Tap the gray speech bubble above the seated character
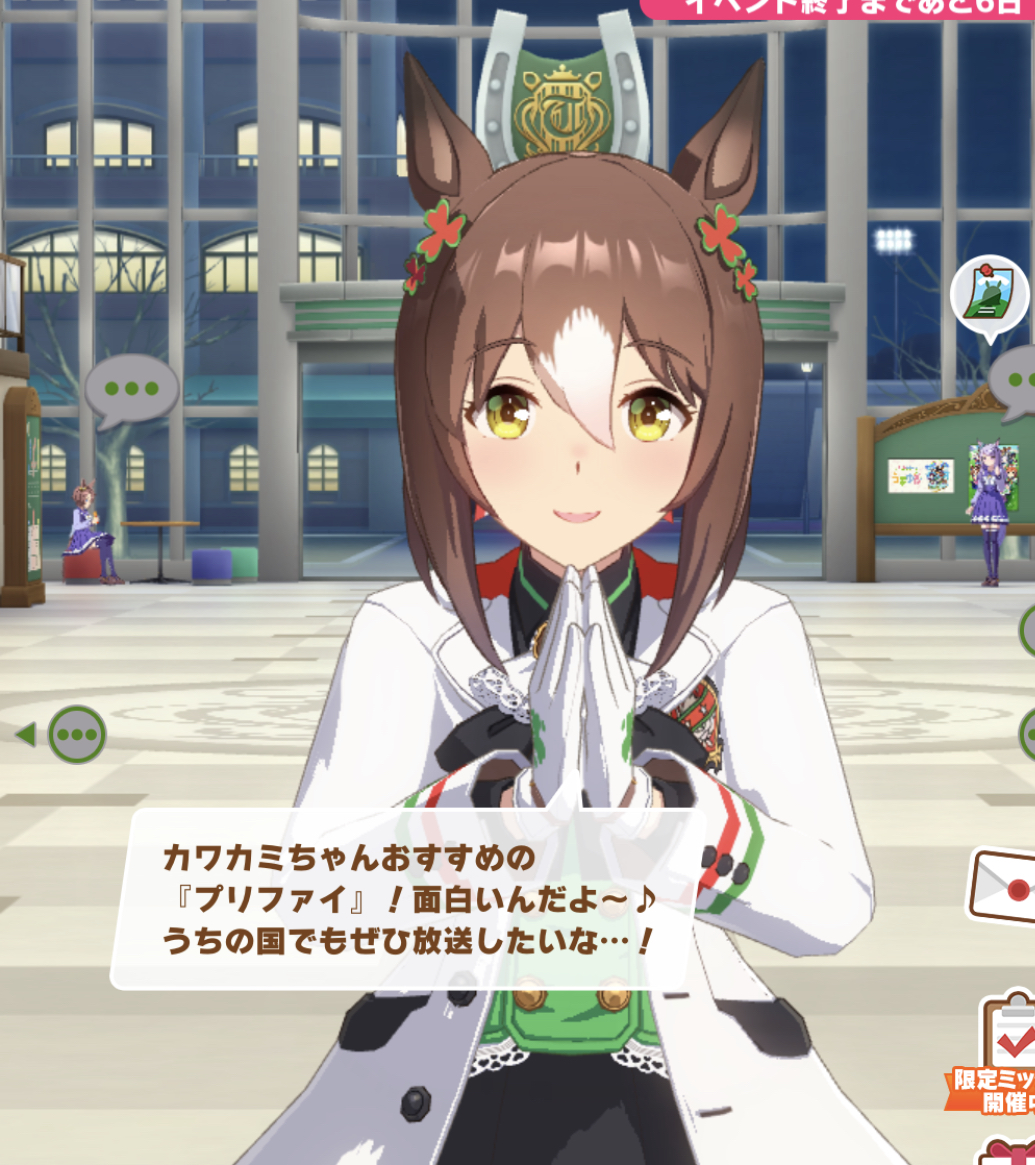Viewport: 1035px width, 1165px height. 131,389
